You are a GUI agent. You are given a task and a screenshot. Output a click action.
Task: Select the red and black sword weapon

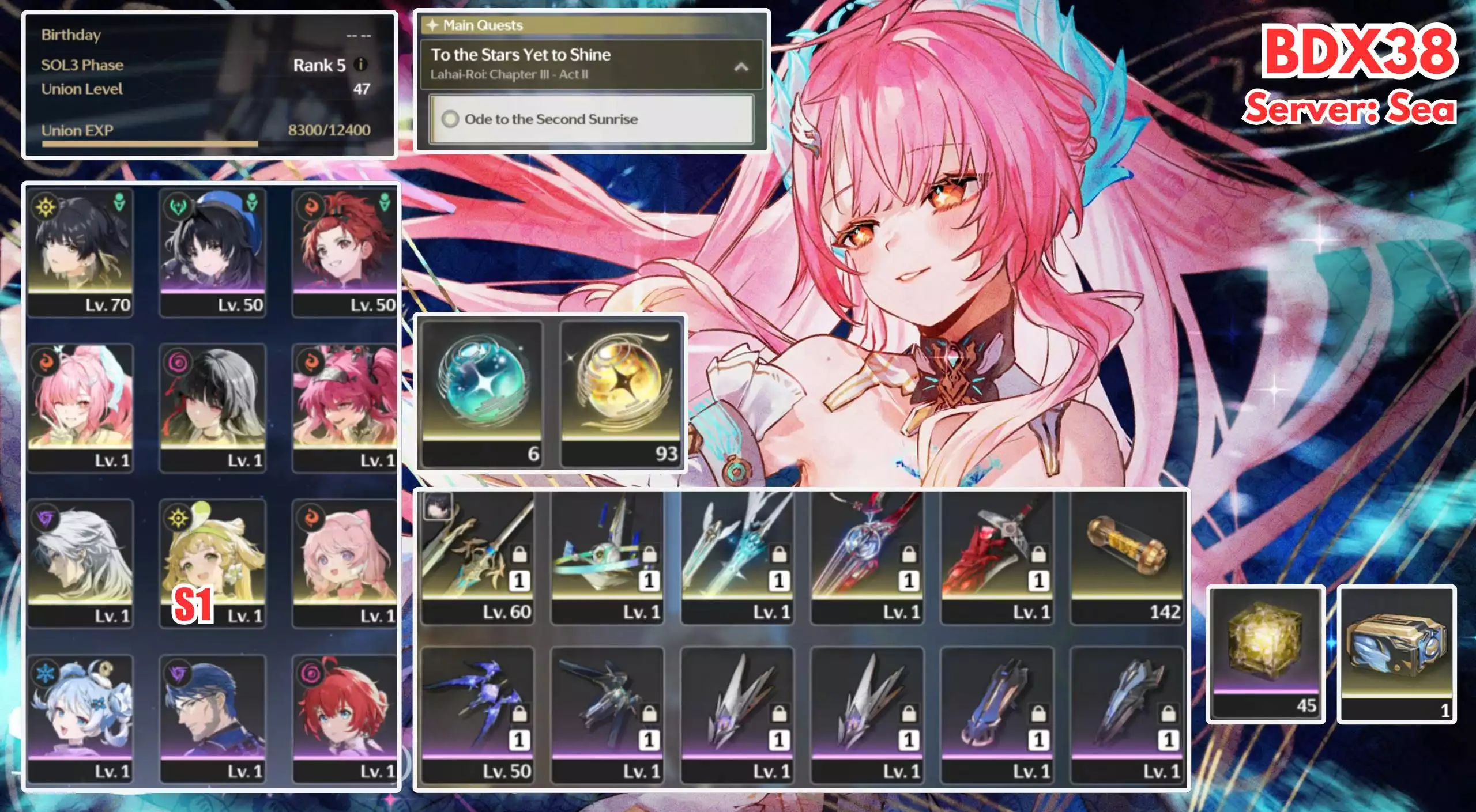tap(996, 557)
